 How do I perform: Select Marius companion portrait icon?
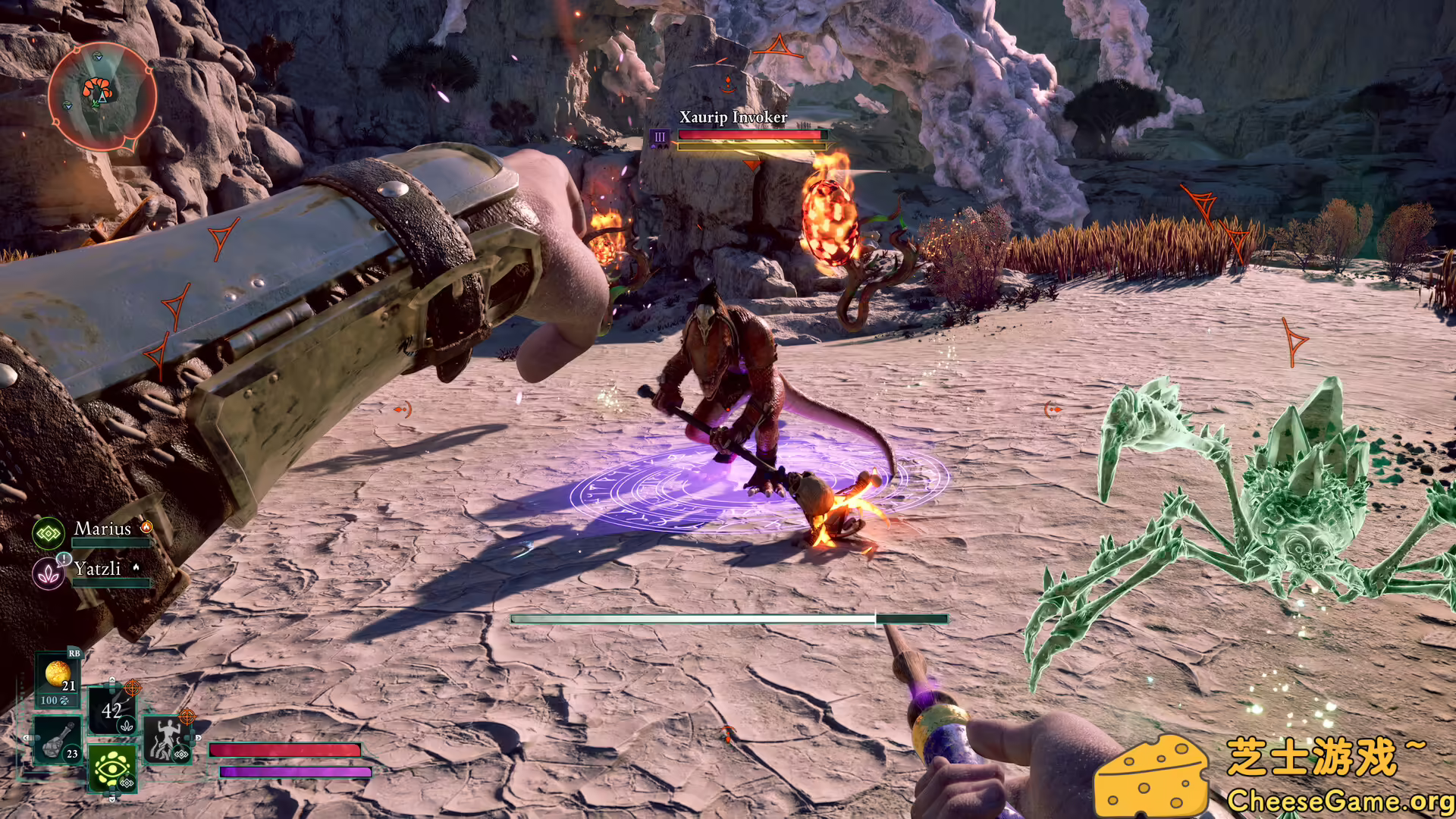(x=49, y=533)
